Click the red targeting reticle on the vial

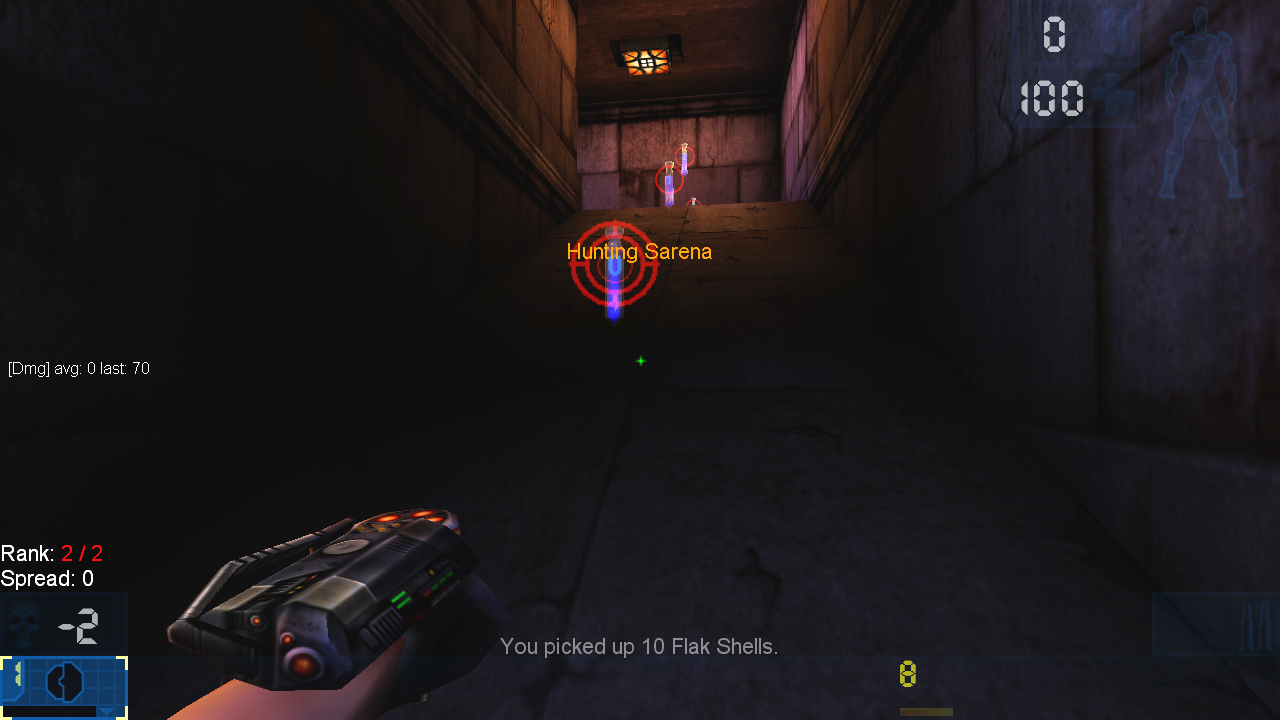pyautogui.click(x=614, y=265)
